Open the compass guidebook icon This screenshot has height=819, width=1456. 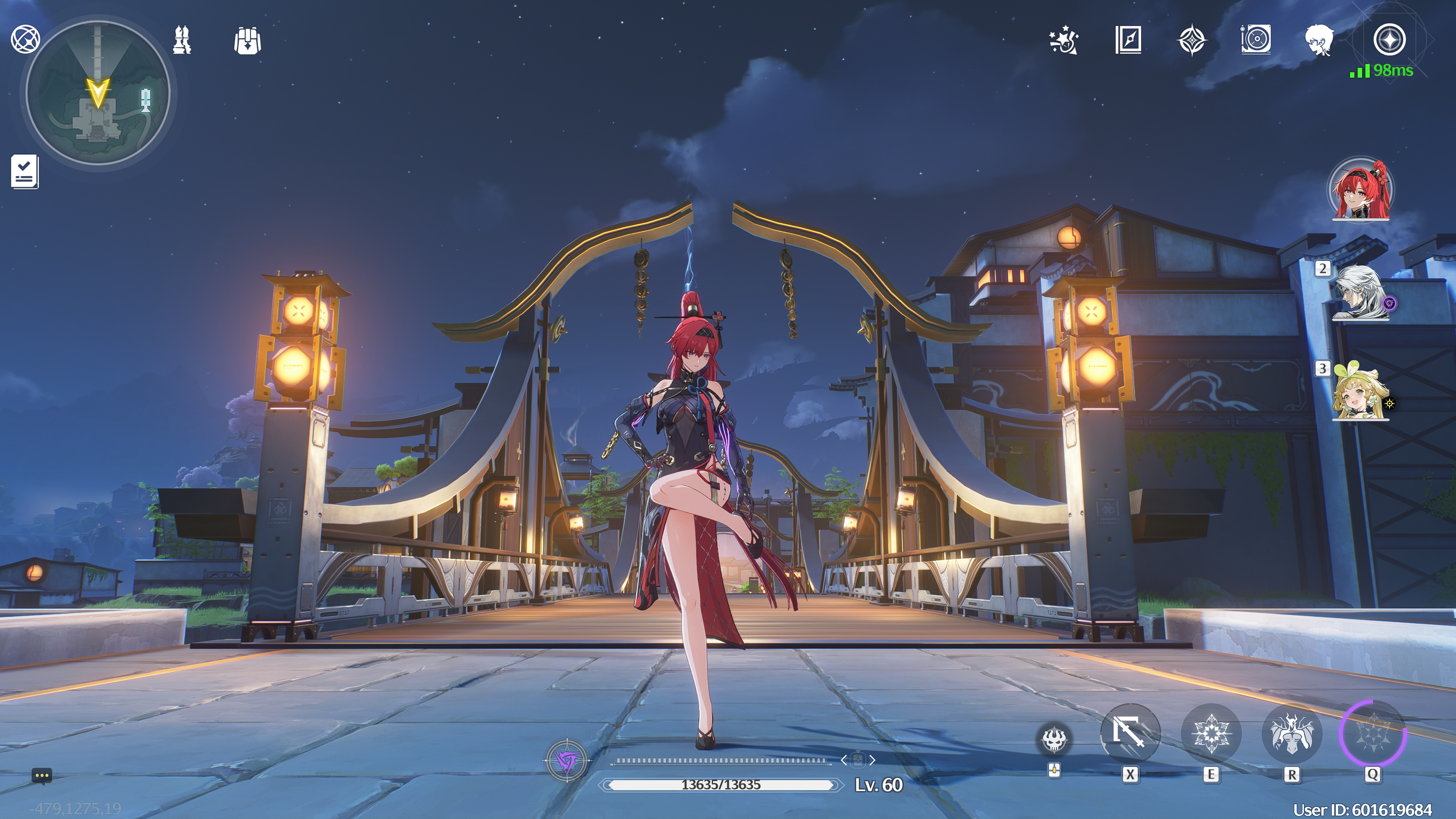click(1128, 40)
